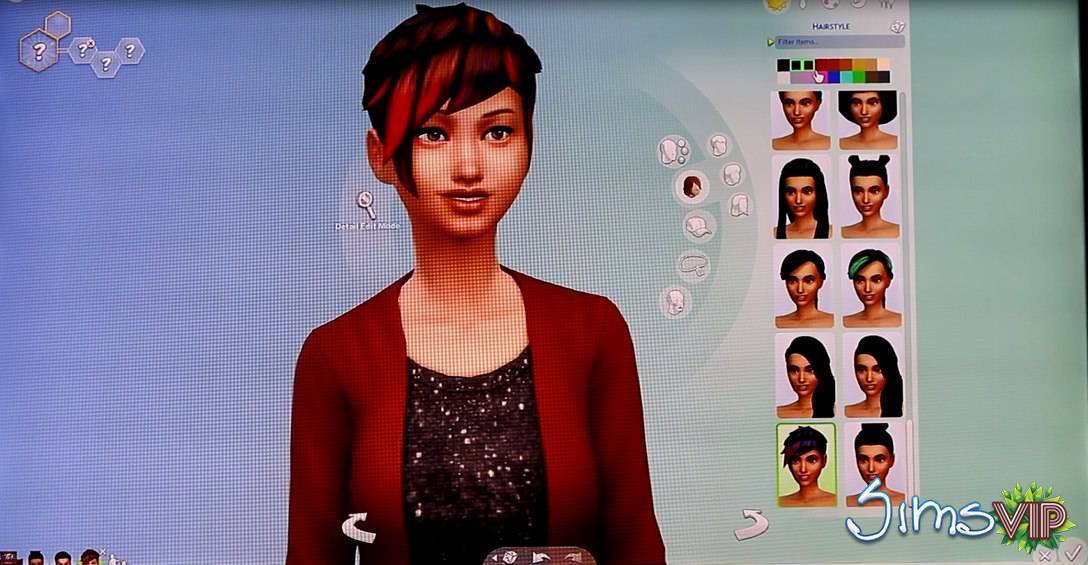This screenshot has height=565, width=1088.
Task: Open the hair category icon
Action: coord(691,185)
